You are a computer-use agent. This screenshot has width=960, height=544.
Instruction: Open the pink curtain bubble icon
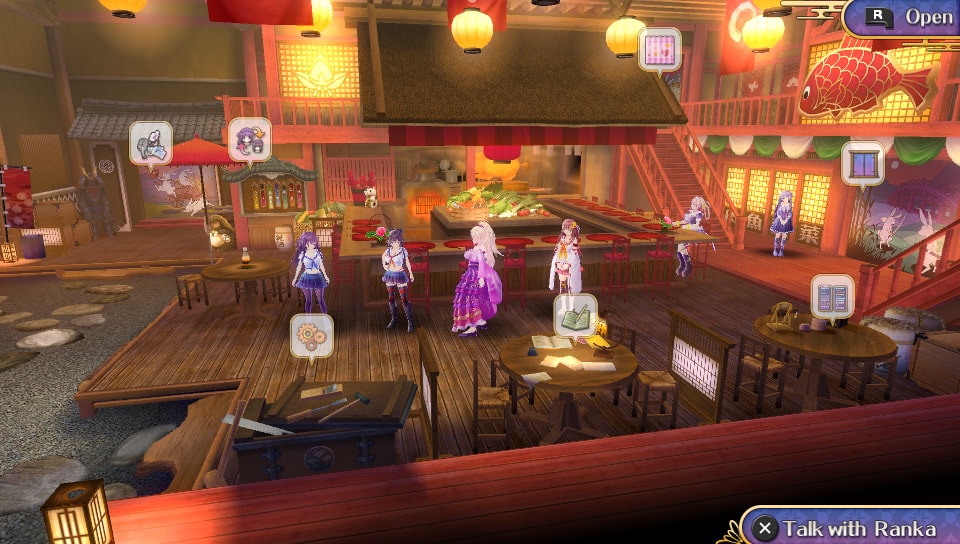tap(659, 48)
